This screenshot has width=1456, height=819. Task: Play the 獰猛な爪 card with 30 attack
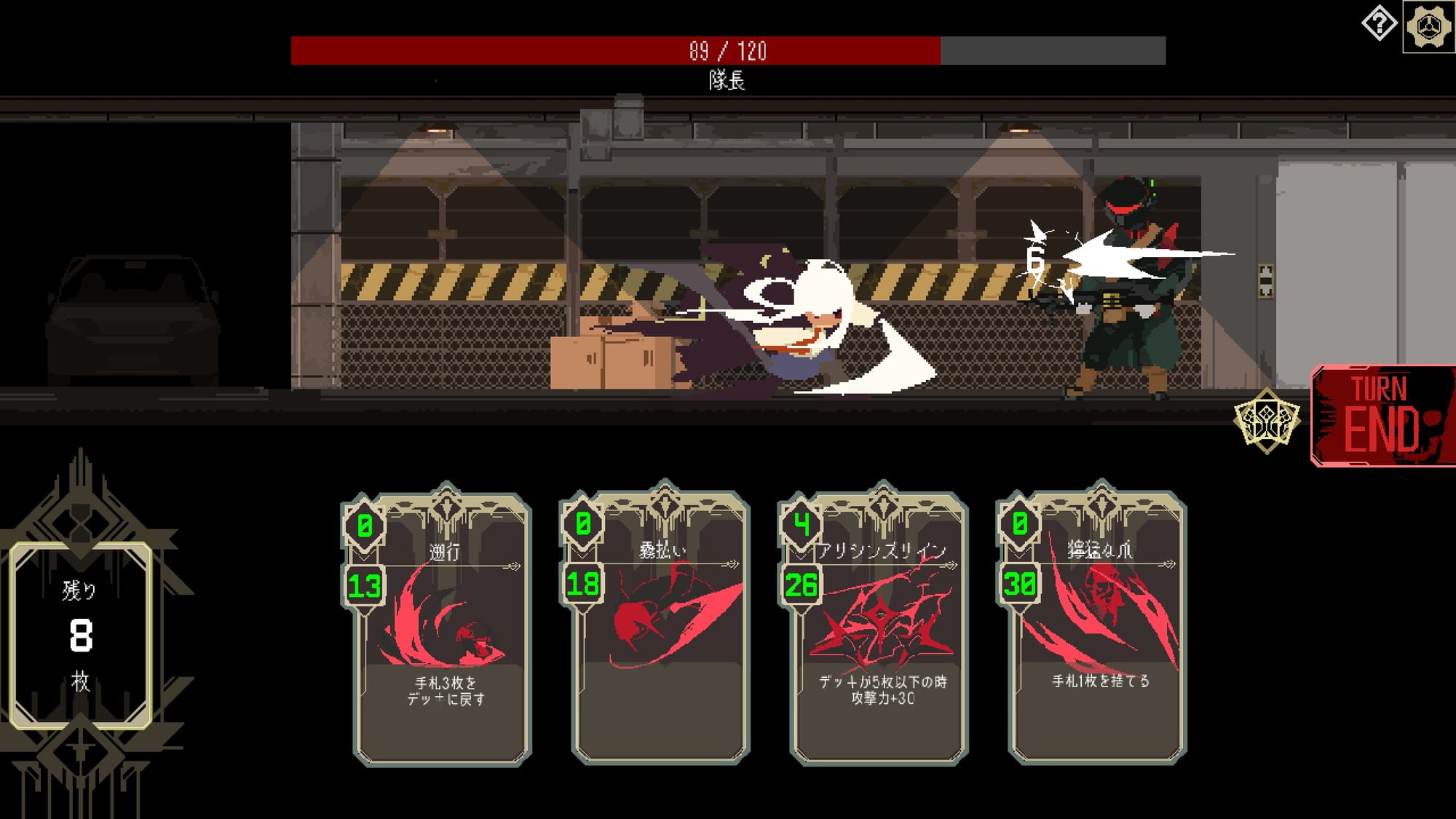tap(1098, 630)
